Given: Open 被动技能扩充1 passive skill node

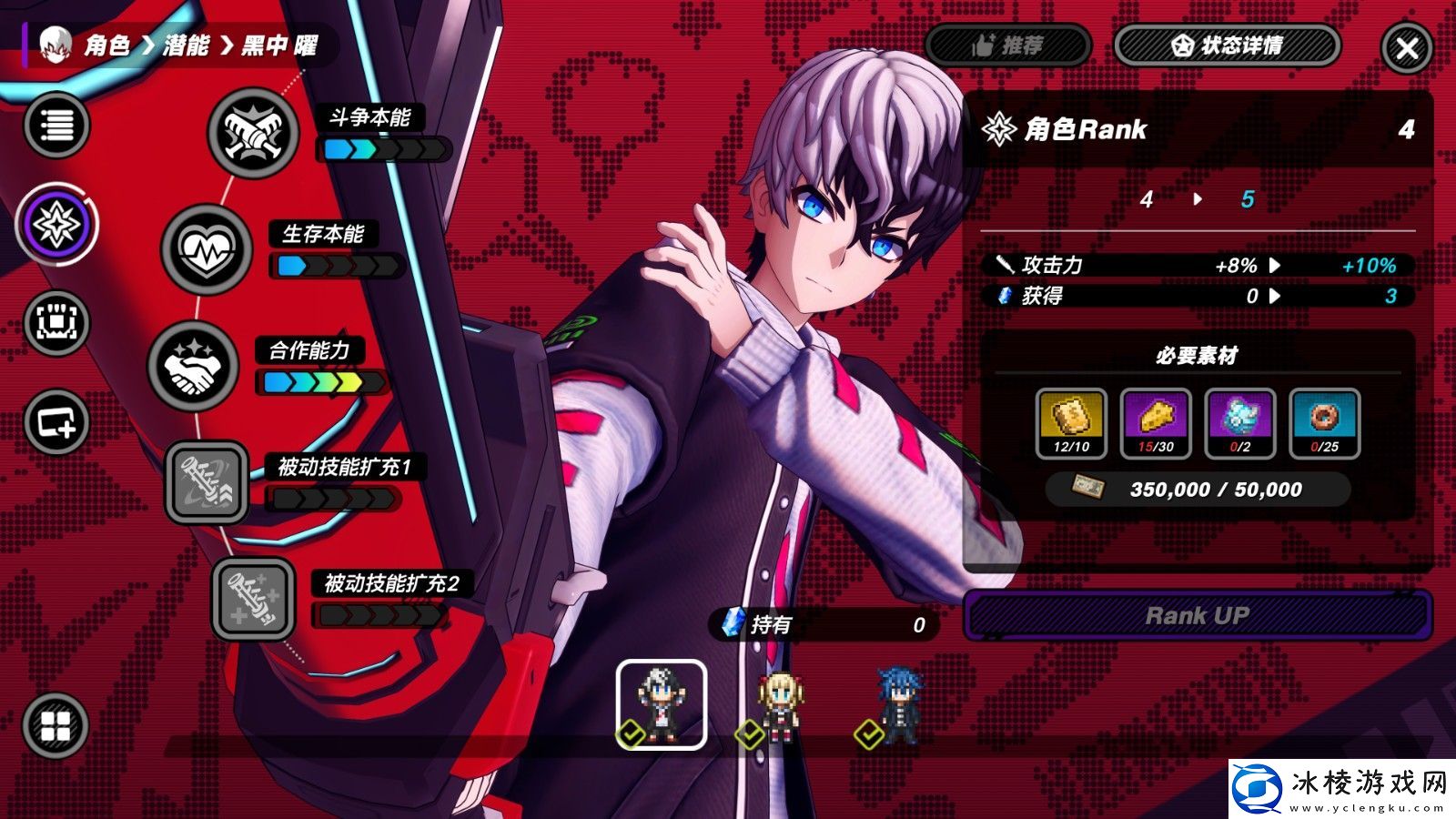Looking at the screenshot, I should pos(207,482).
